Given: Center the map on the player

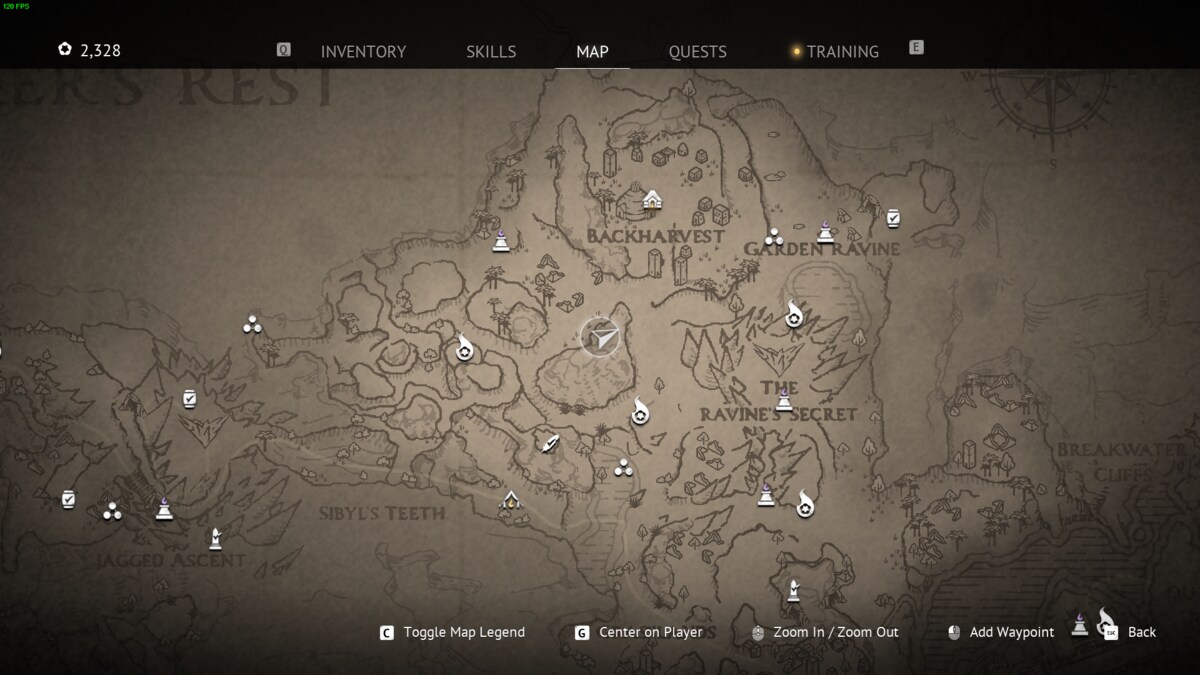Looking at the screenshot, I should (650, 632).
